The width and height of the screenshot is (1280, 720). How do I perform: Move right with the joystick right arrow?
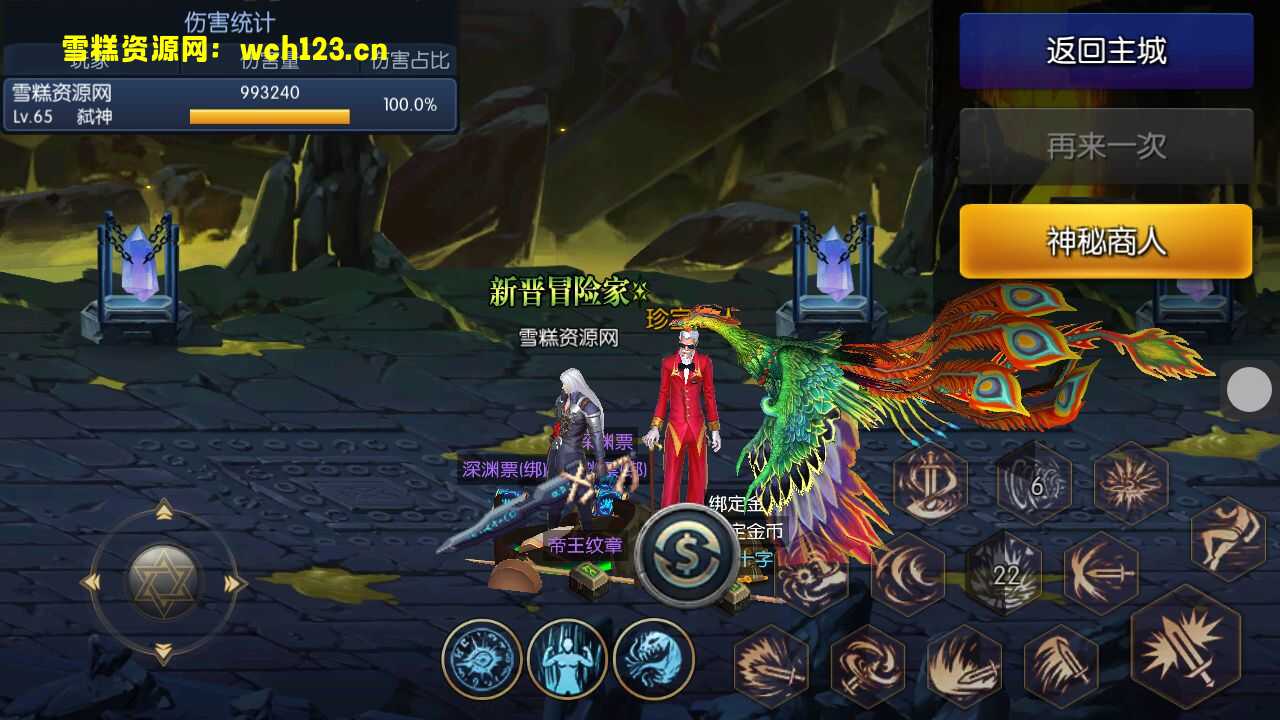pos(235,583)
